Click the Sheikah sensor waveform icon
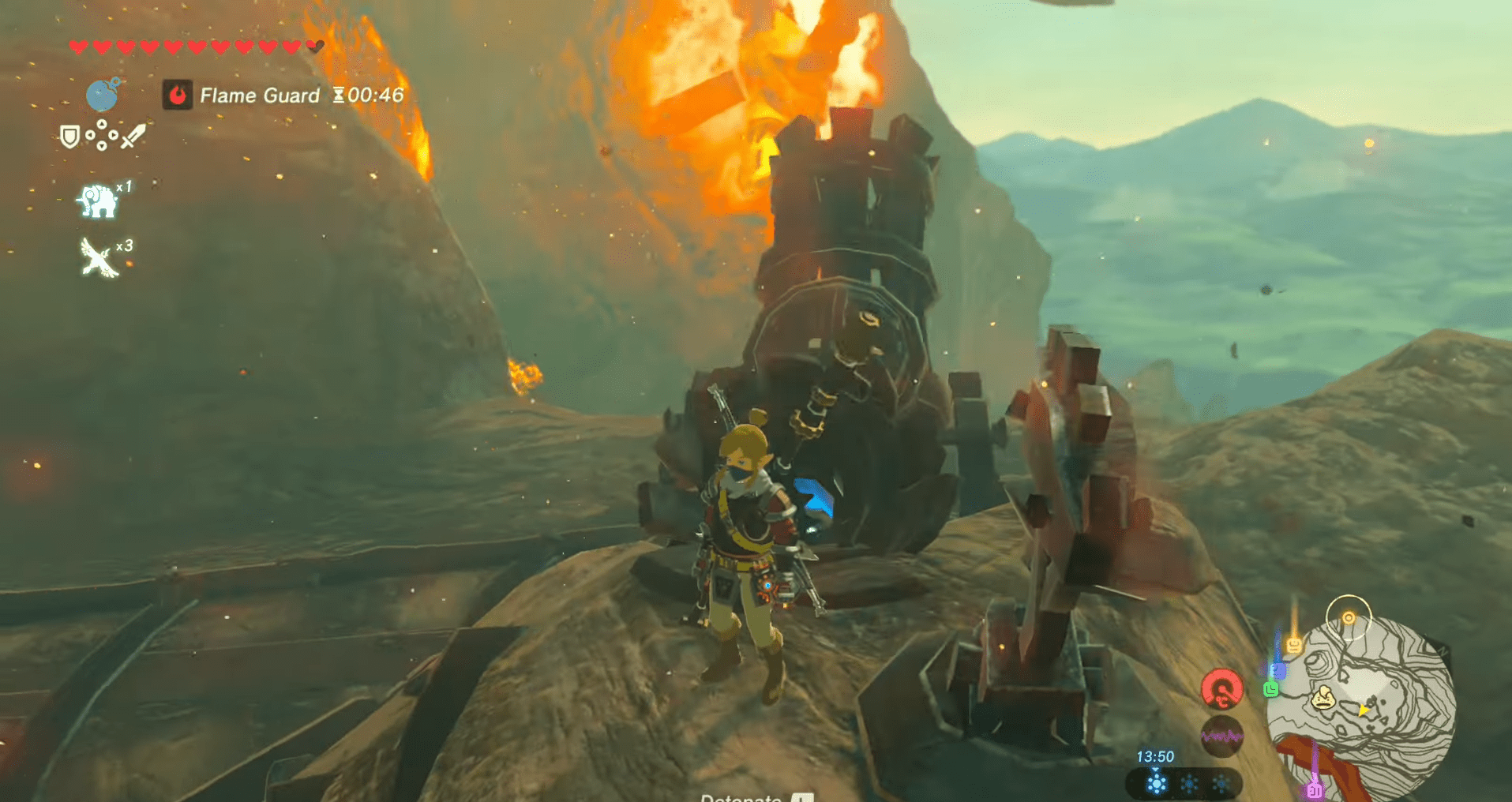Screen dimensions: 1512x802 1222,736
